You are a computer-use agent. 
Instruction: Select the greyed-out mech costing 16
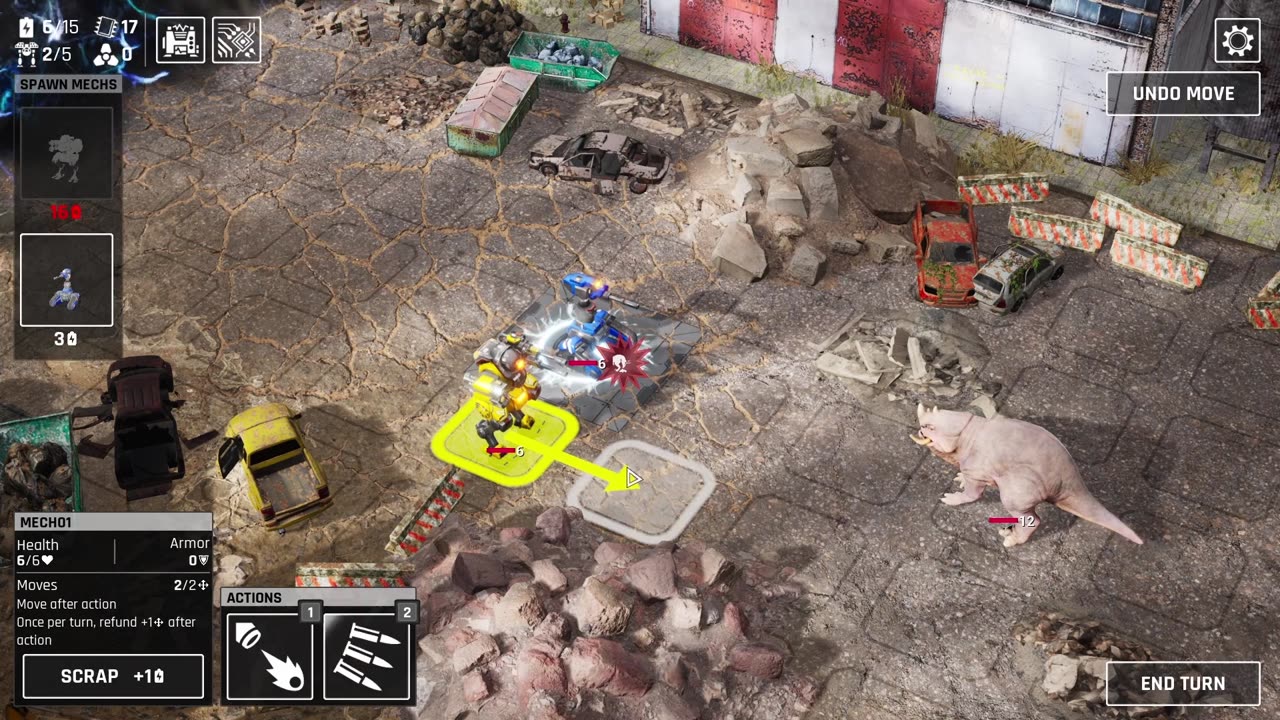(x=66, y=153)
